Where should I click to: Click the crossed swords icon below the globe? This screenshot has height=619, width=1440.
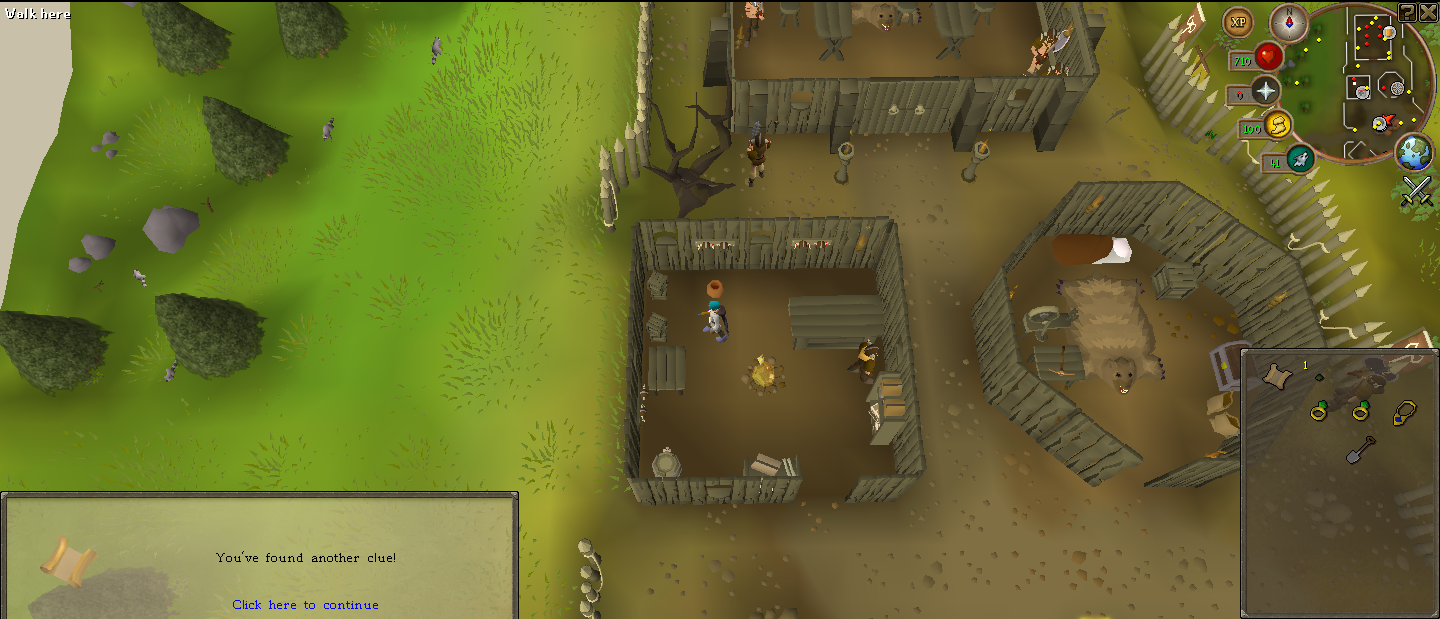(1416, 190)
